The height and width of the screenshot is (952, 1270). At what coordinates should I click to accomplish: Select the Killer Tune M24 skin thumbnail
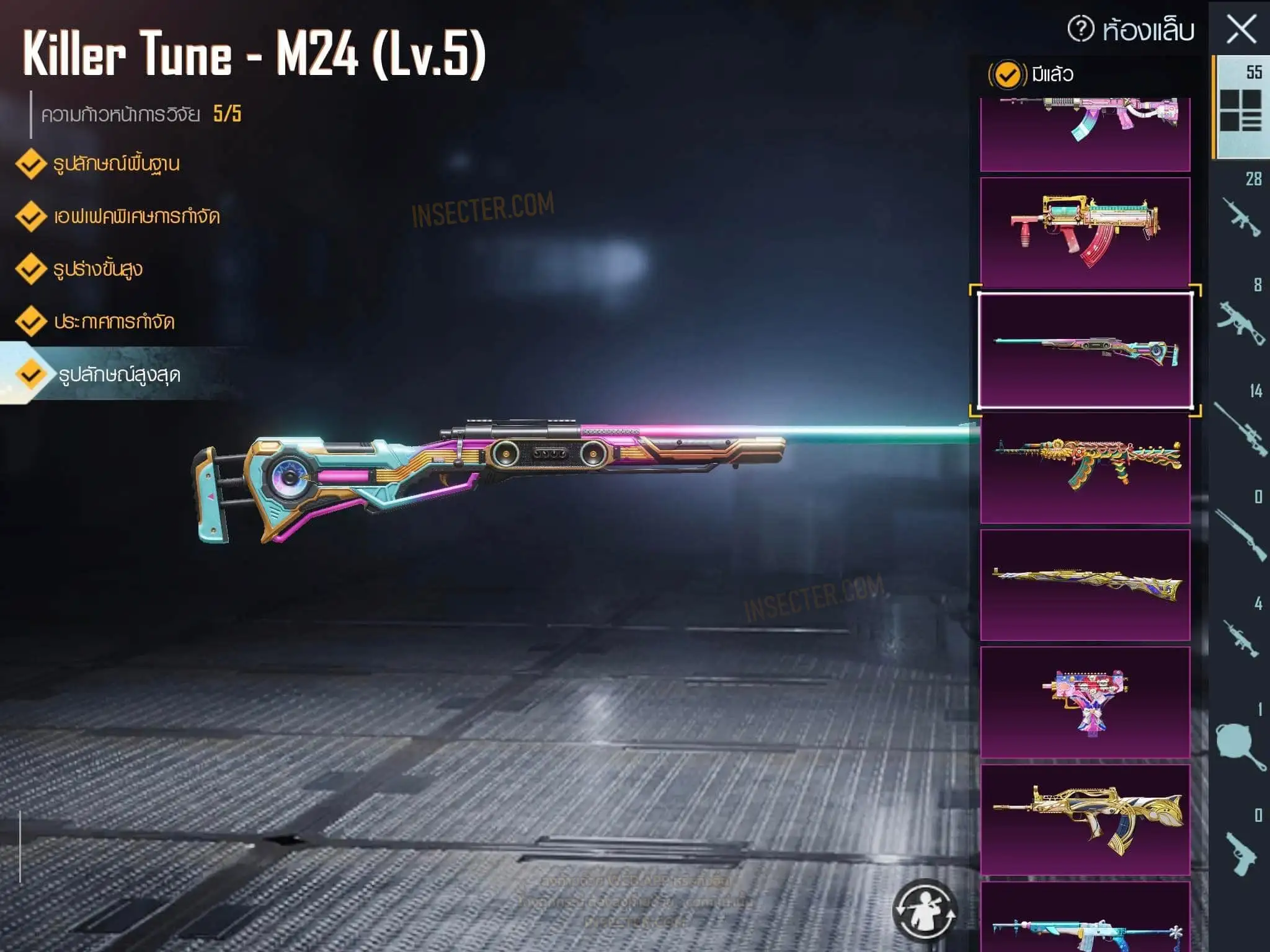(1085, 351)
